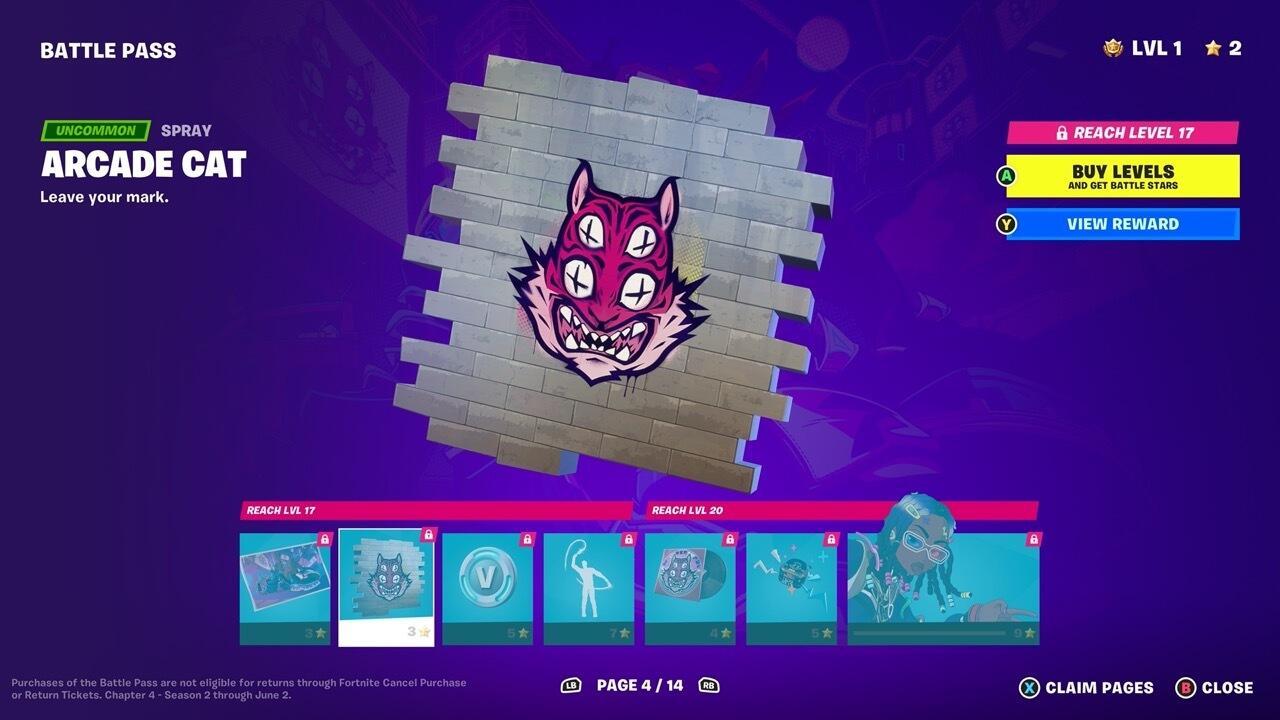Select the whip-dance emote reward
Viewport: 1280px width, 720px height.
pos(589,578)
